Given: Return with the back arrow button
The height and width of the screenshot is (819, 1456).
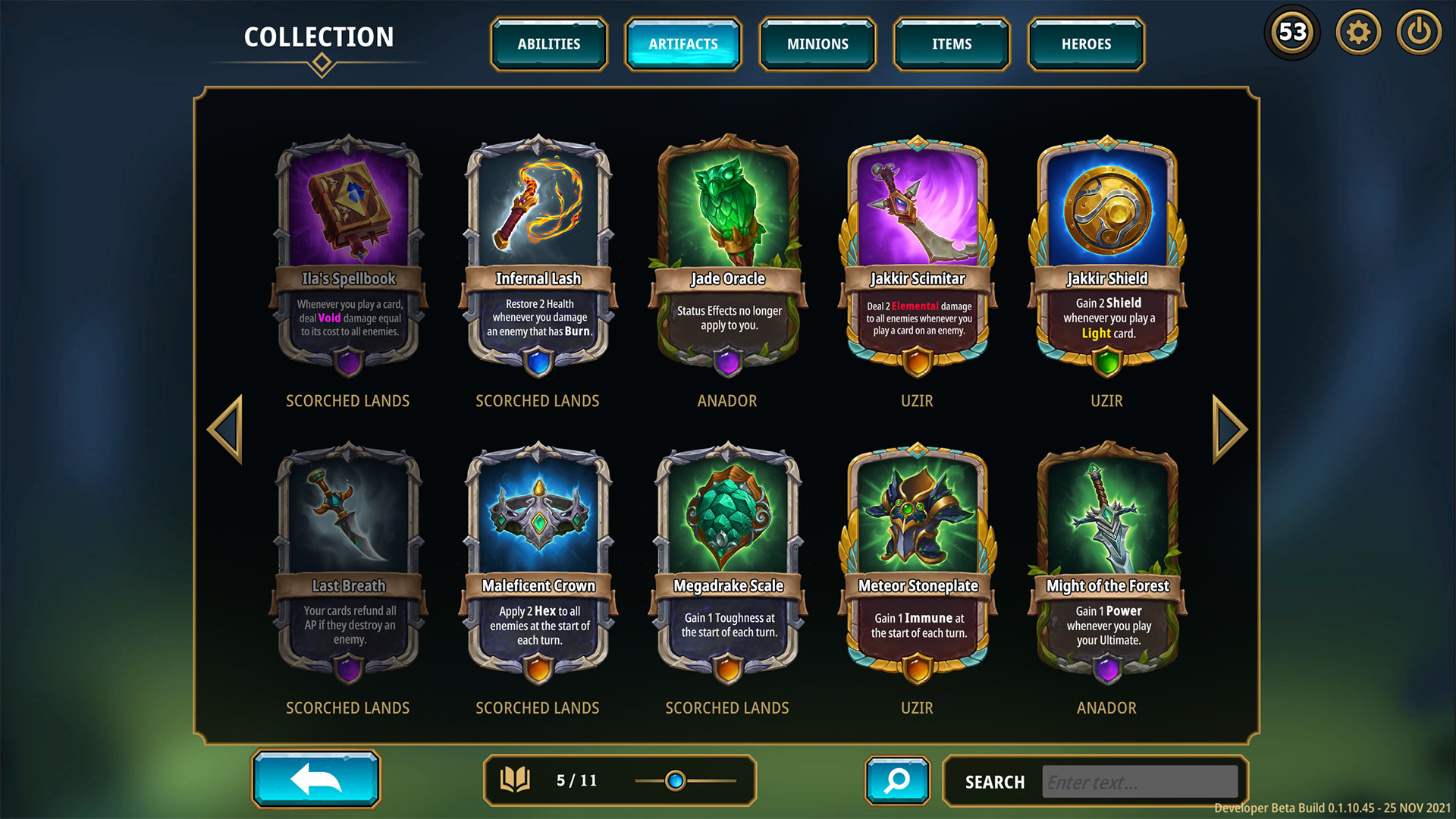Looking at the screenshot, I should 316,779.
